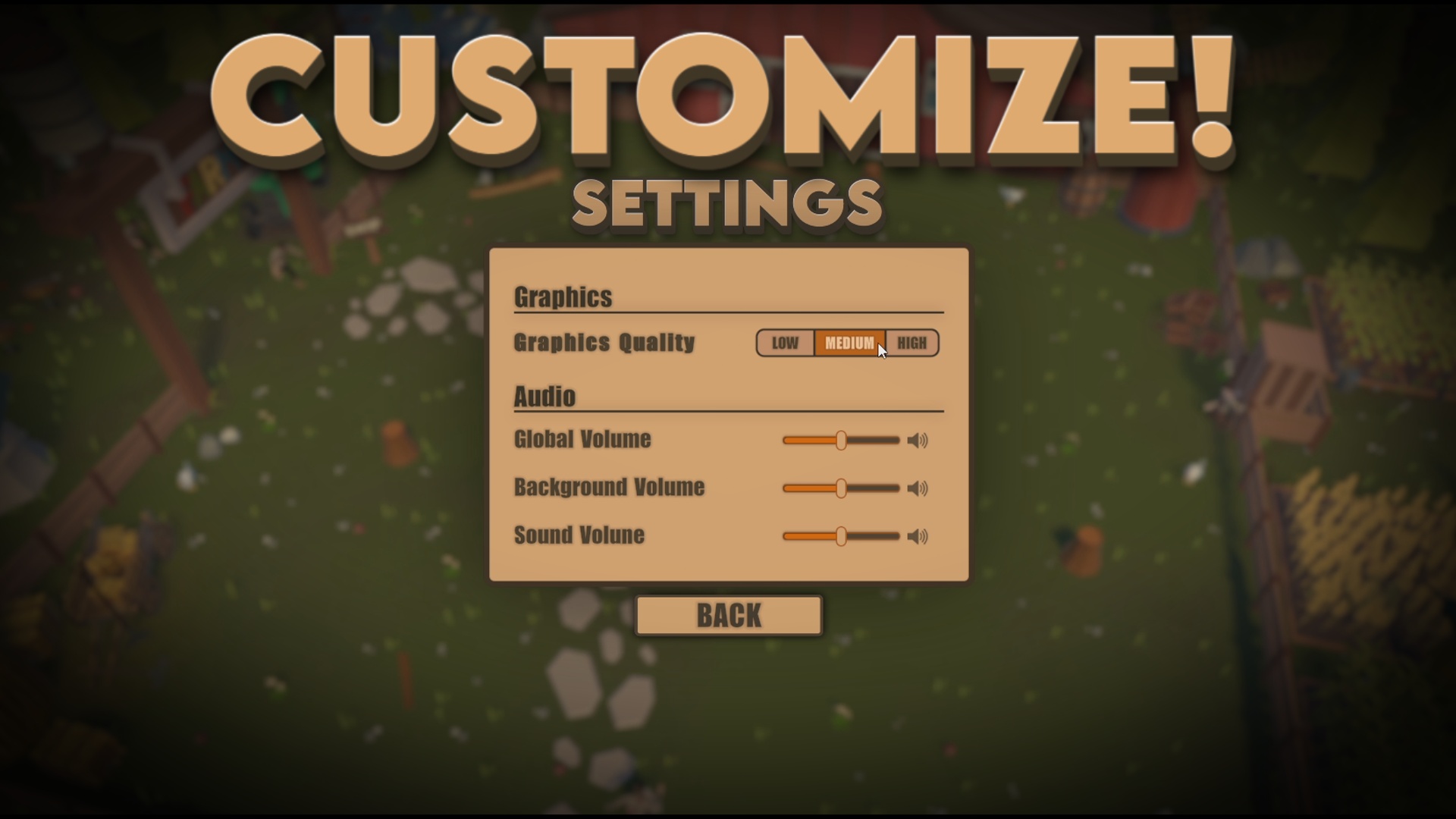Switch graphics quality to LOW
Viewport: 1456px width, 819px height.
[x=785, y=343]
